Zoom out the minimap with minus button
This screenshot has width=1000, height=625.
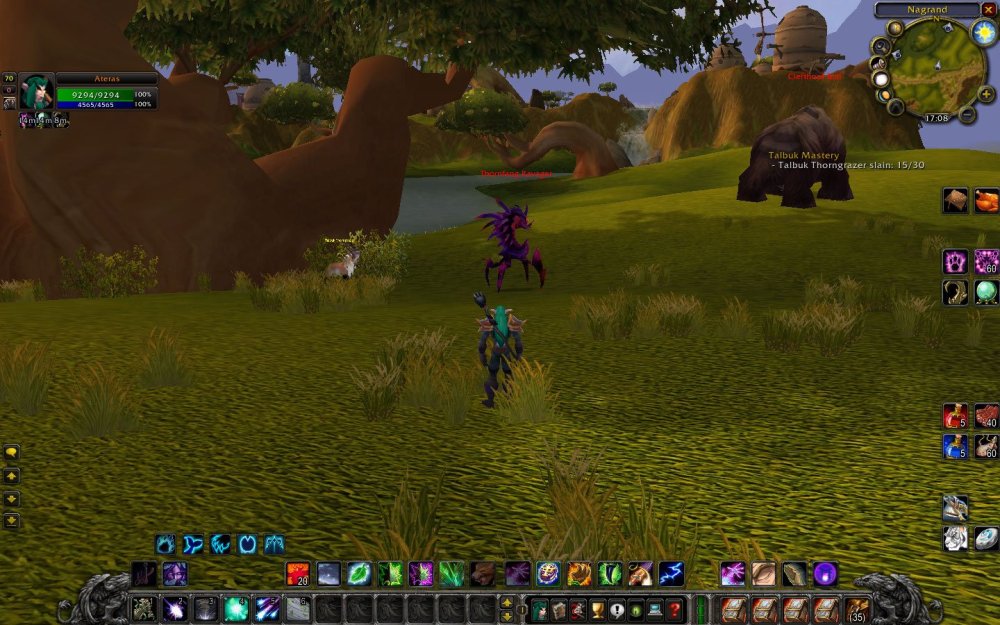967,115
